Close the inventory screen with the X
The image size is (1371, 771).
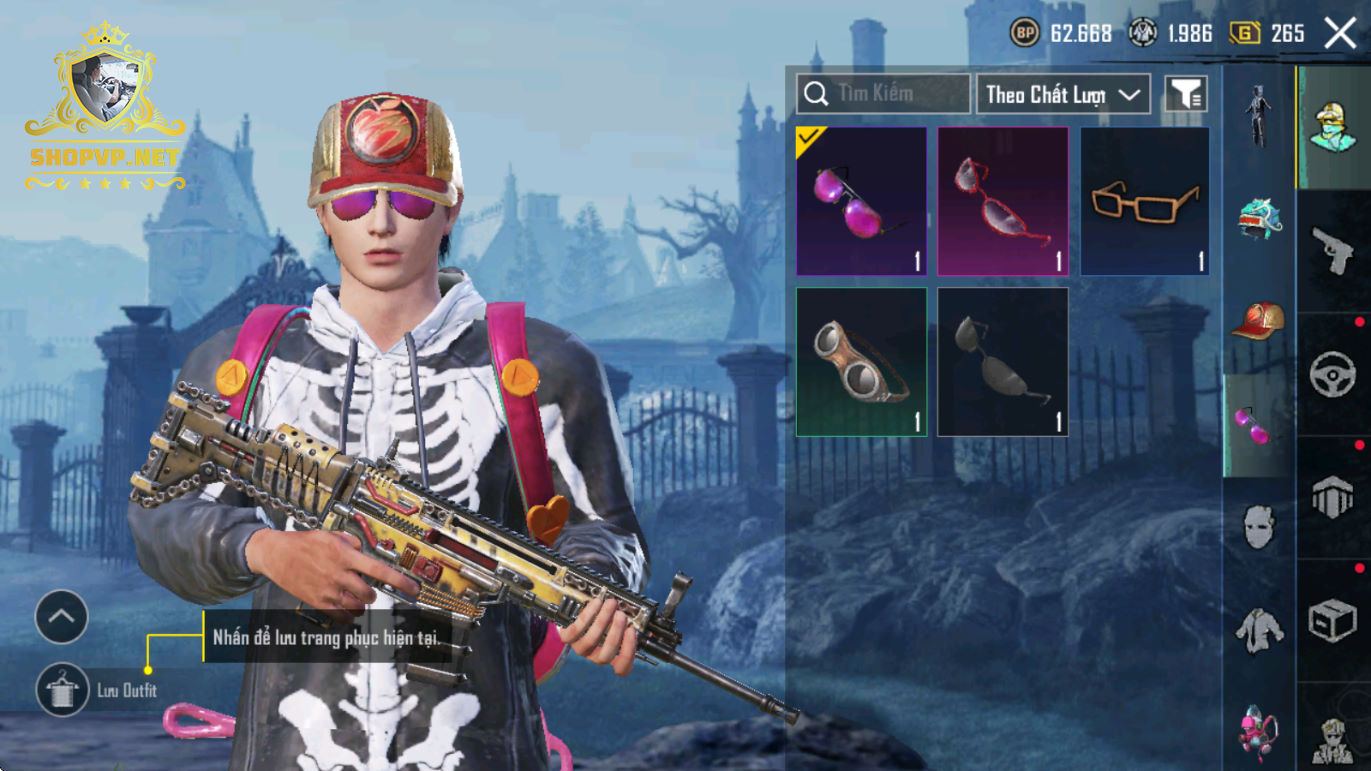tap(1340, 33)
